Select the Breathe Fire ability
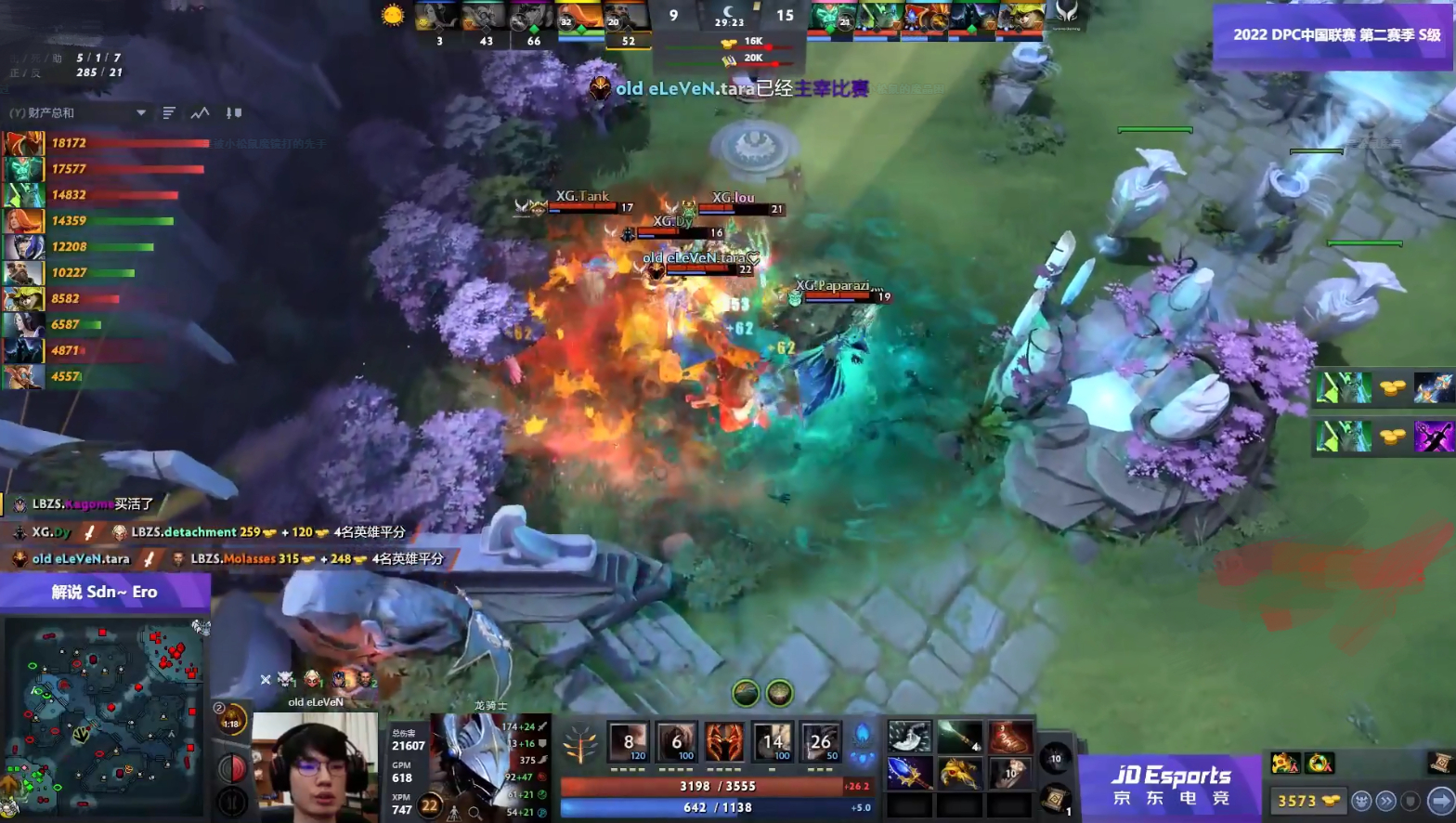The width and height of the screenshot is (1456, 823). click(630, 741)
